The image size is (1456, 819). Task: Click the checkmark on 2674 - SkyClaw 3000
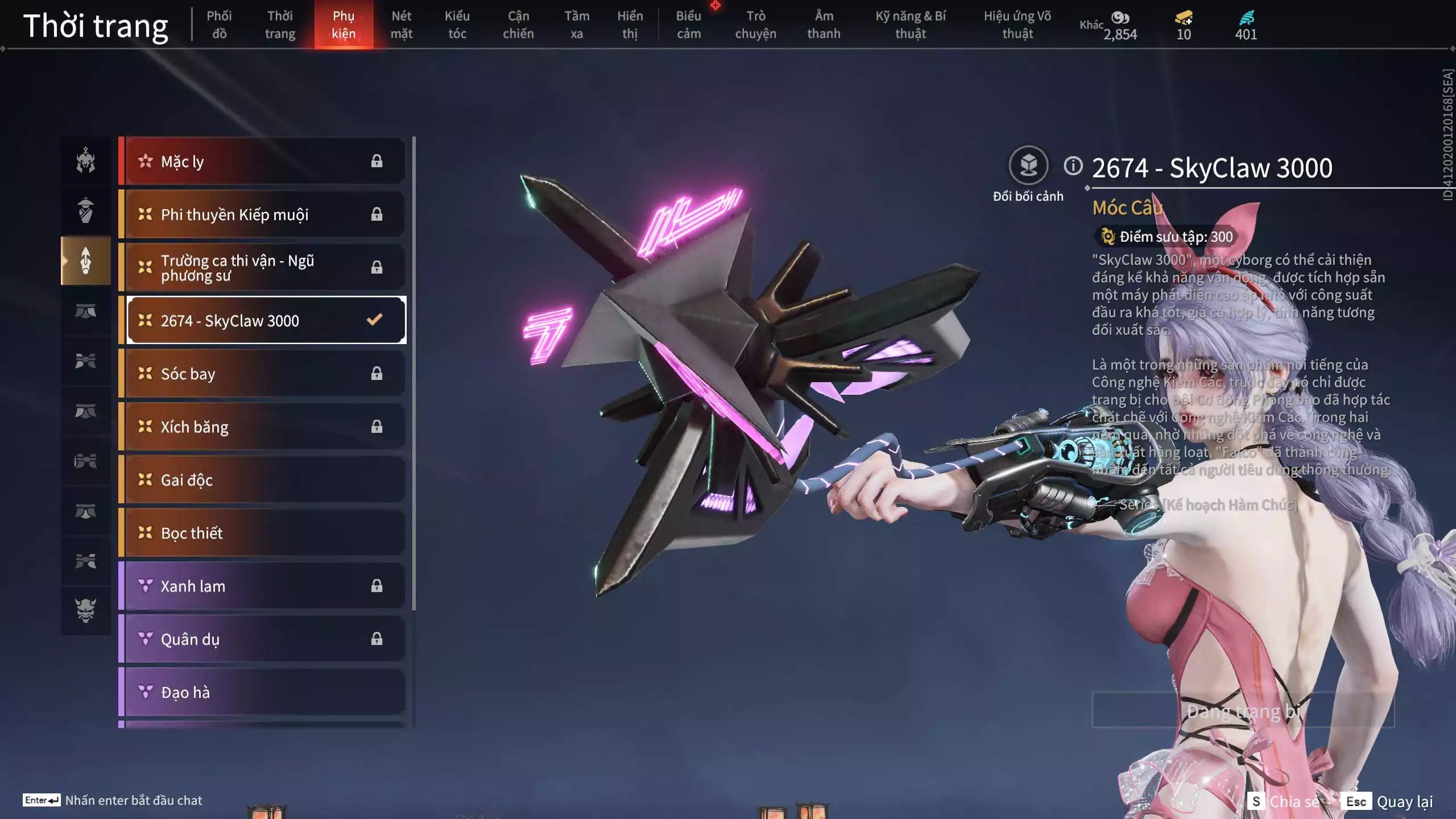click(x=374, y=320)
